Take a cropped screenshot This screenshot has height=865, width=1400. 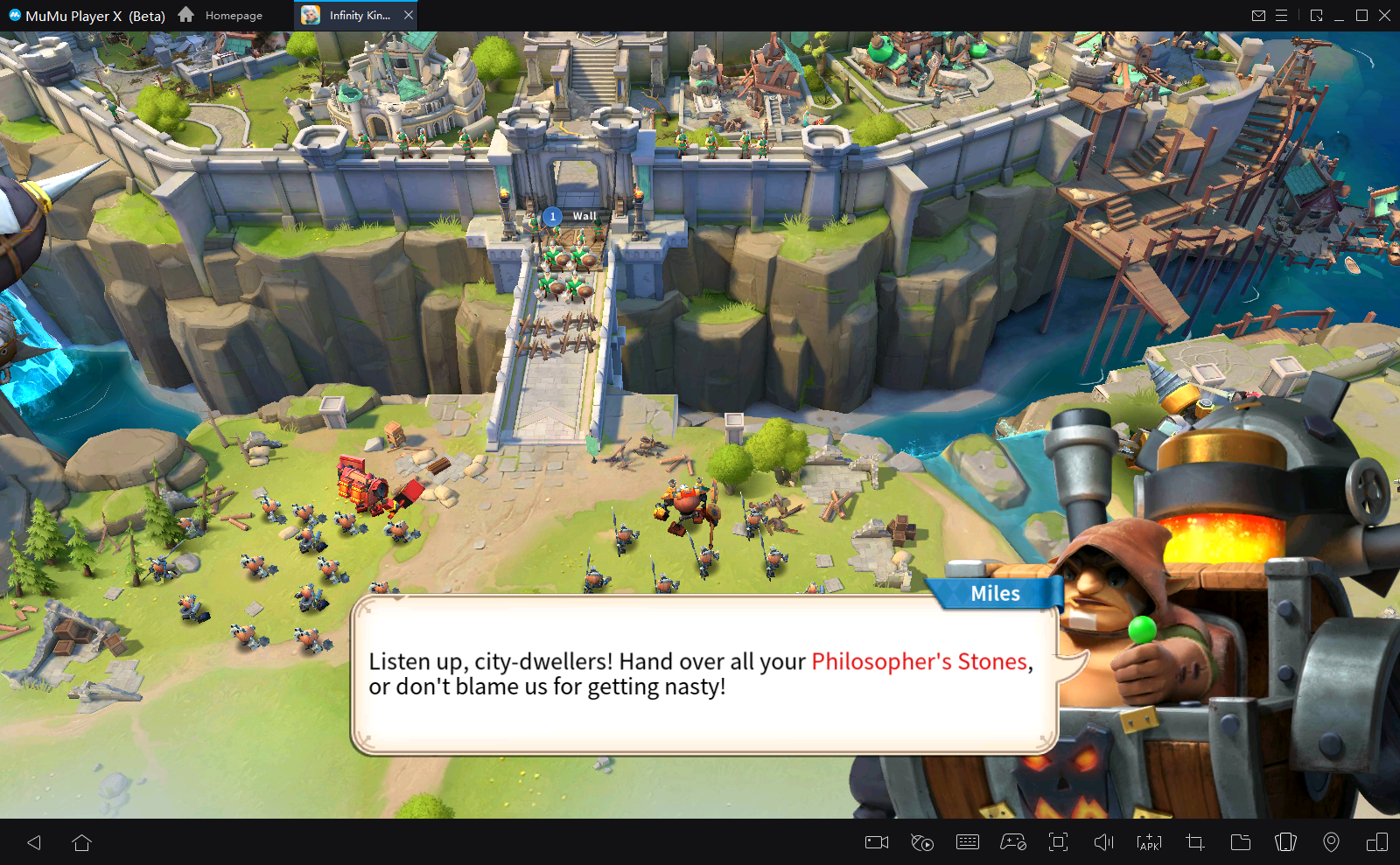1195,842
